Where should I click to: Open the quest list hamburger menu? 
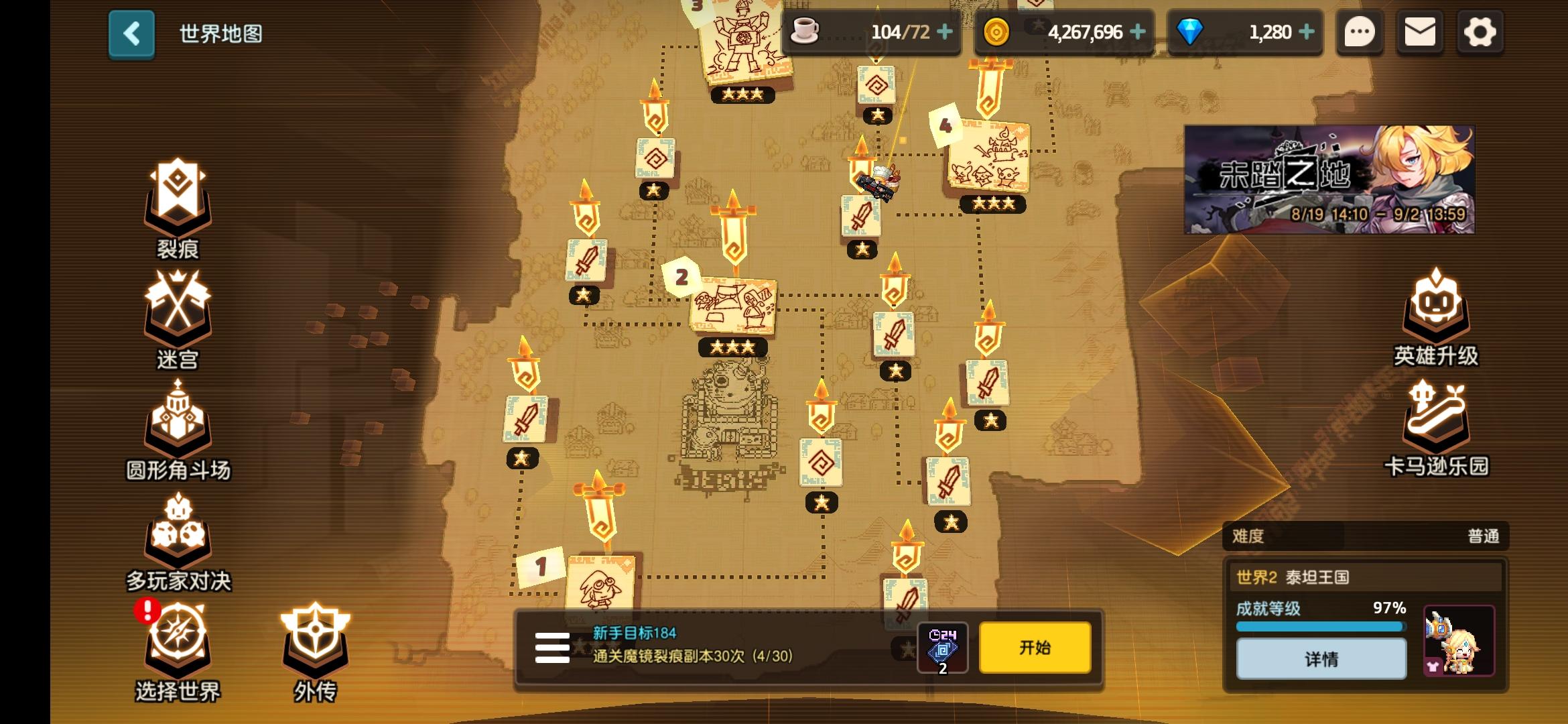point(551,647)
